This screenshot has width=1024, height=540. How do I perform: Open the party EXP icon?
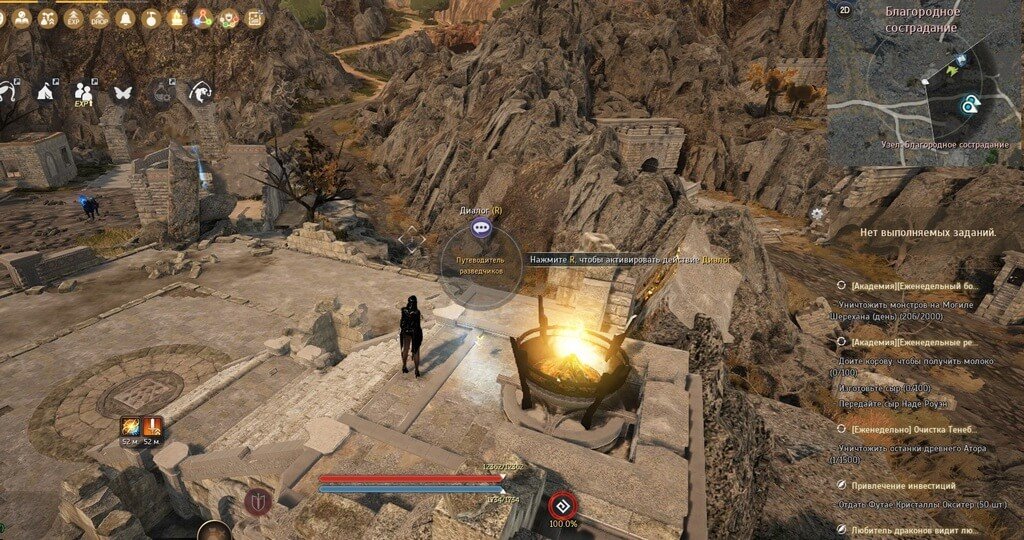(84, 92)
